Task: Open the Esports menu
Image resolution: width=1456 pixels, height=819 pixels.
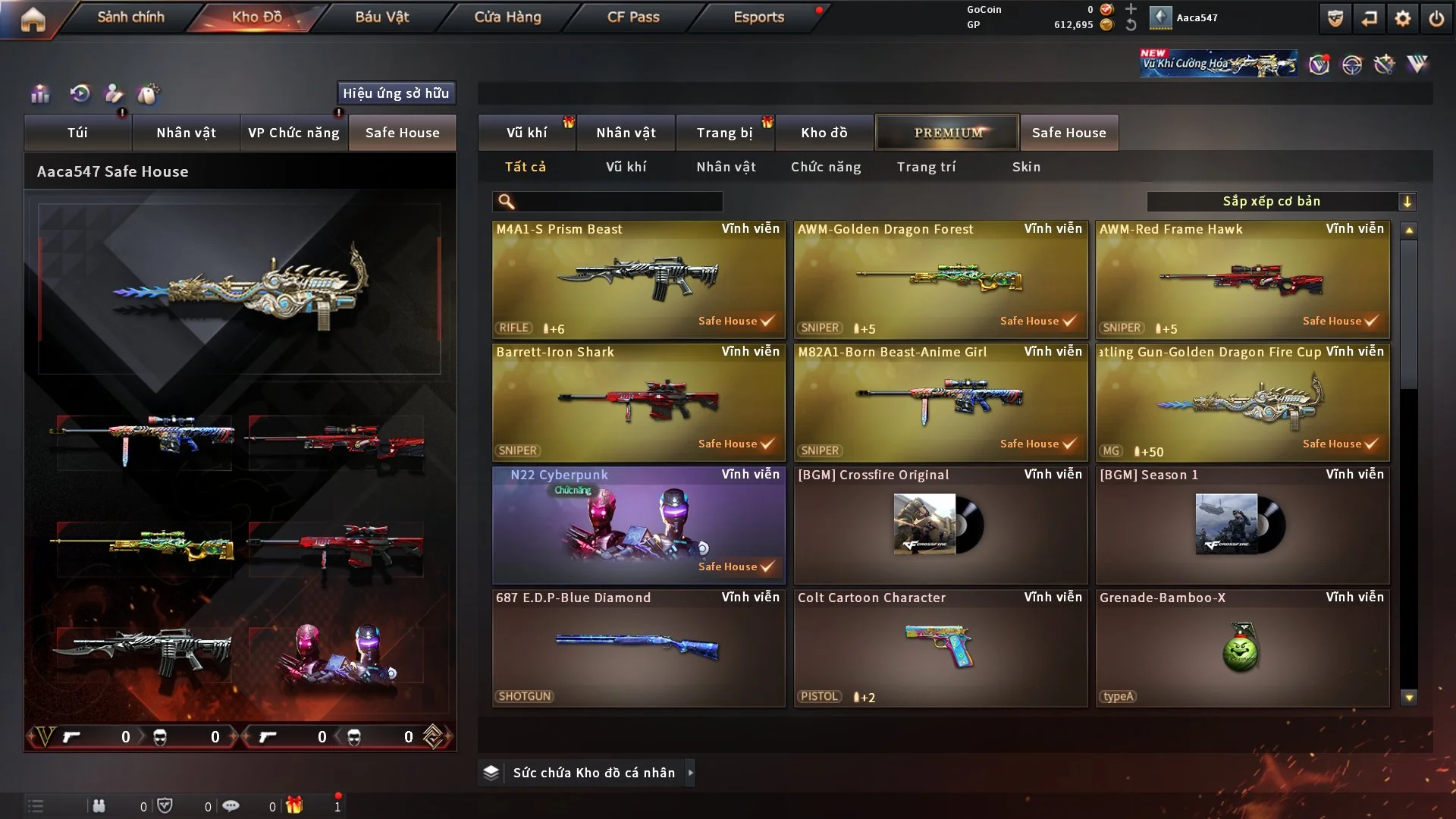Action: coord(758,17)
